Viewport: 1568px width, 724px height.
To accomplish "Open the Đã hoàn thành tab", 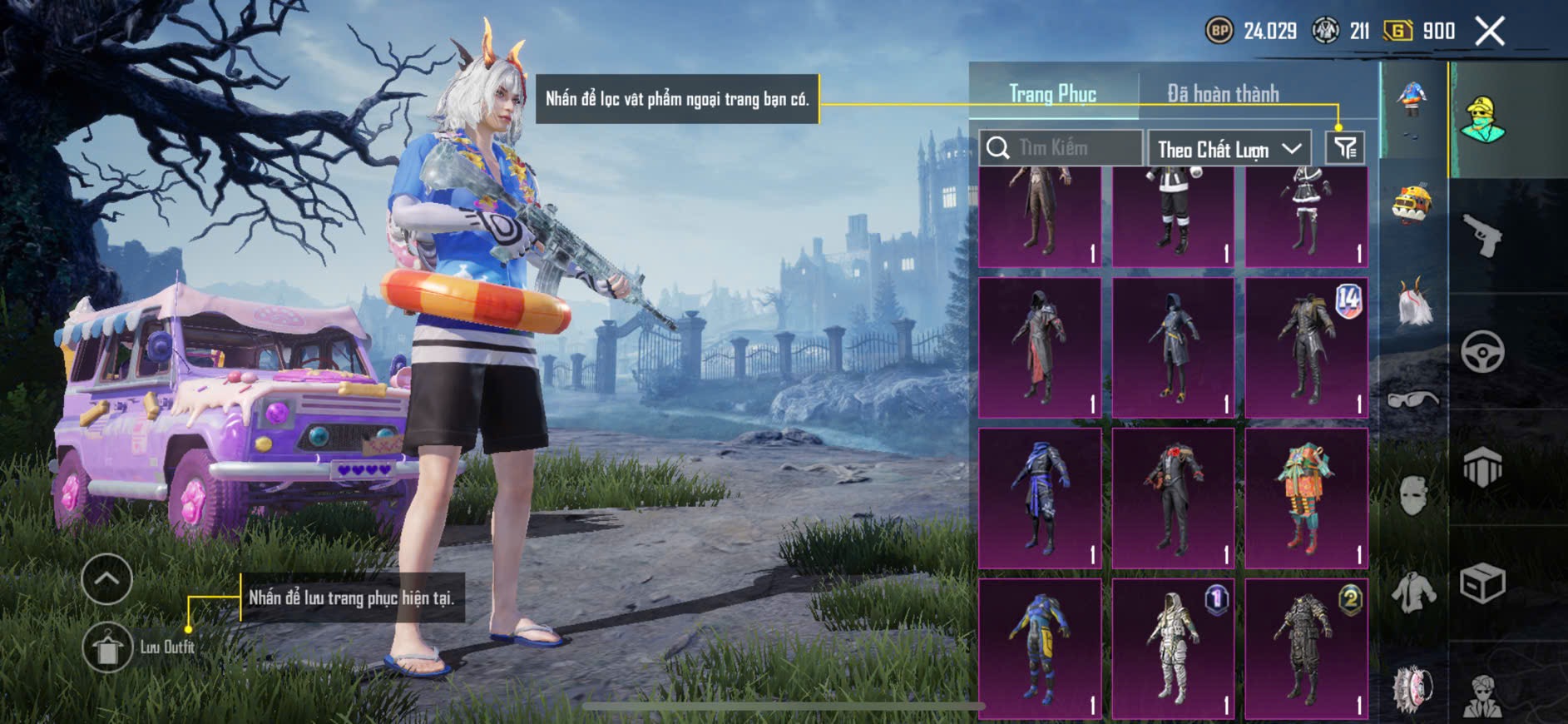I will (x=1223, y=94).
